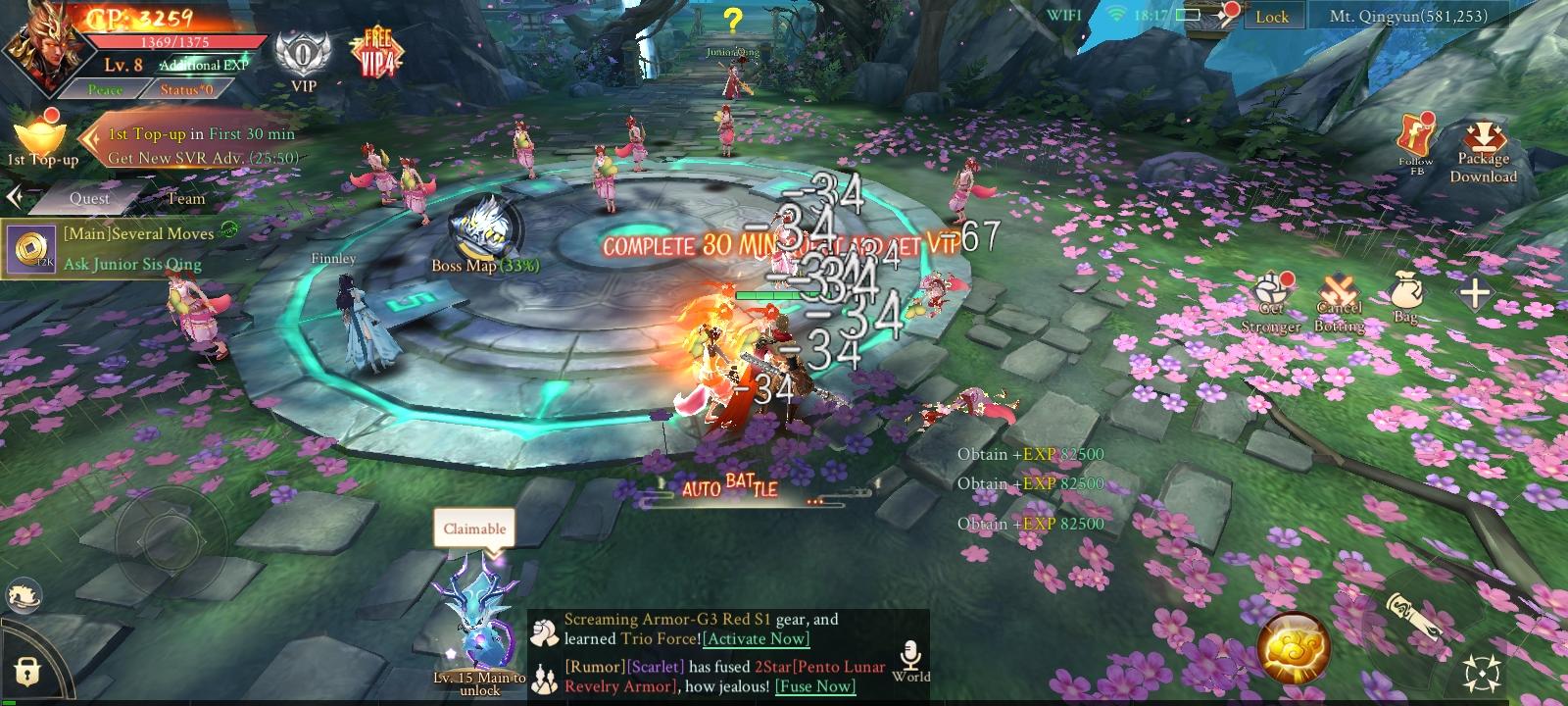1568x706 pixels.
Task: Collapse the quest panel with the arrow
Action: pos(14,195)
